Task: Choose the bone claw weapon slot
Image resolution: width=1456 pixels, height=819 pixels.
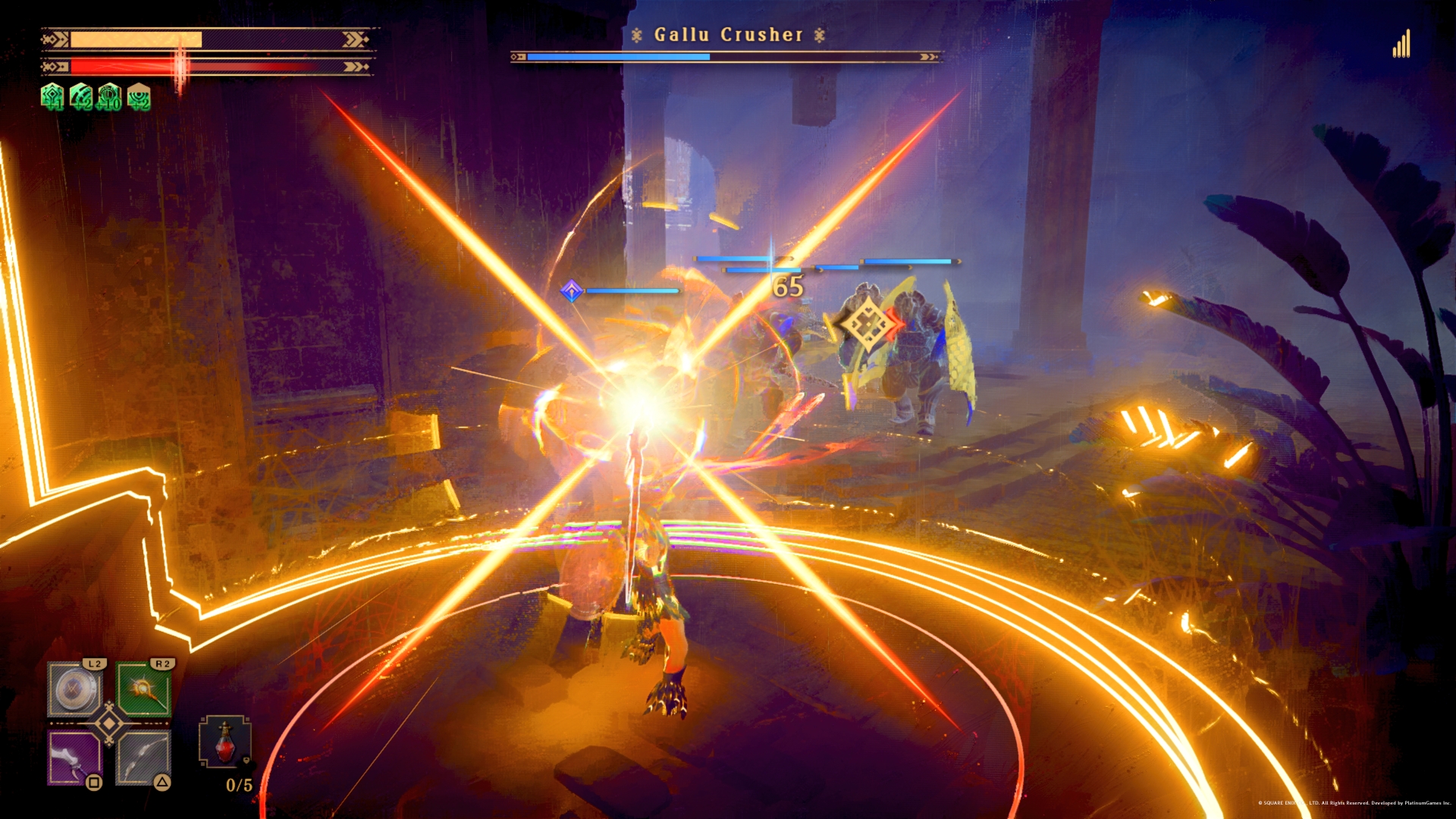Action: [74, 758]
